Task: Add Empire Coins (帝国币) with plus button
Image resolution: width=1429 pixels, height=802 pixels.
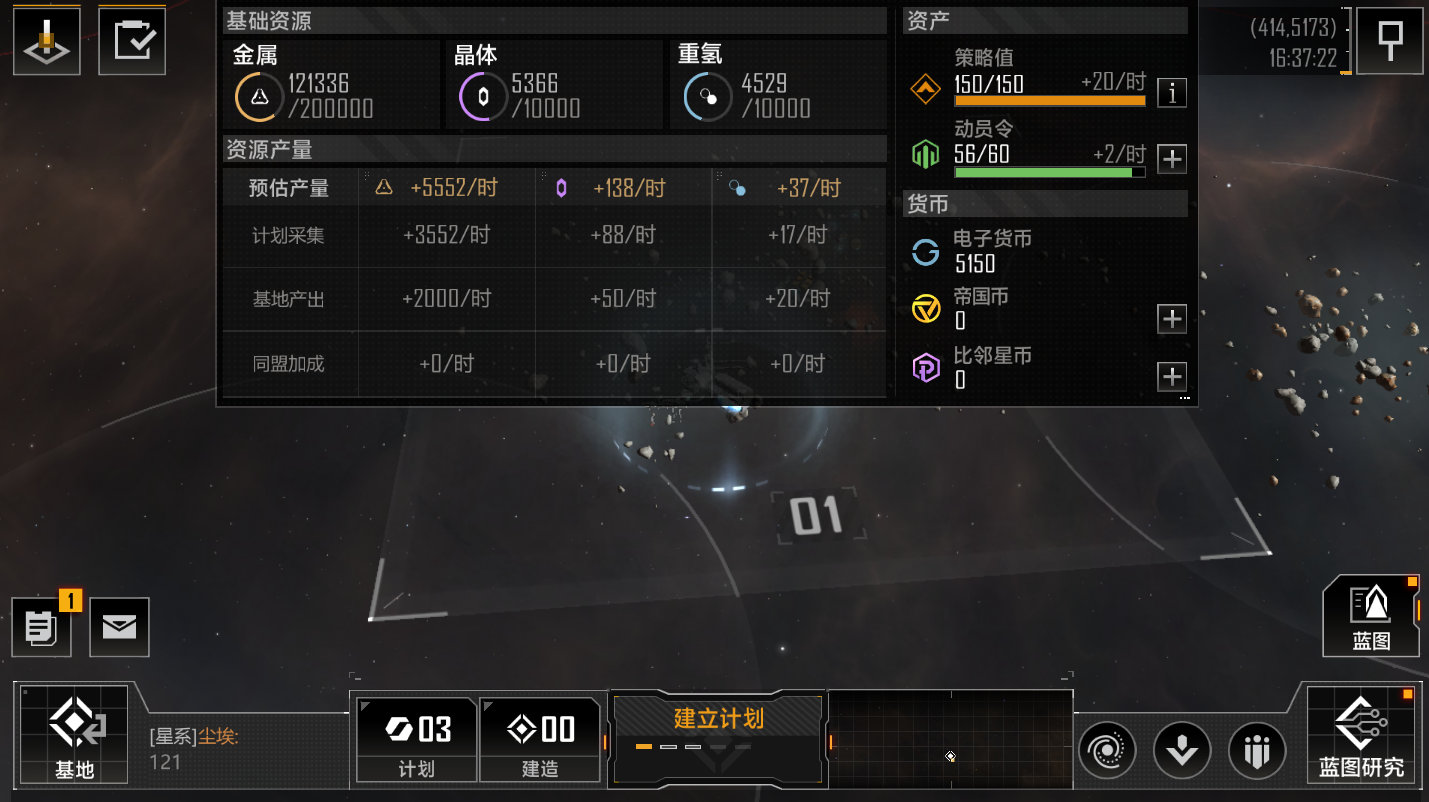Action: point(1172,319)
